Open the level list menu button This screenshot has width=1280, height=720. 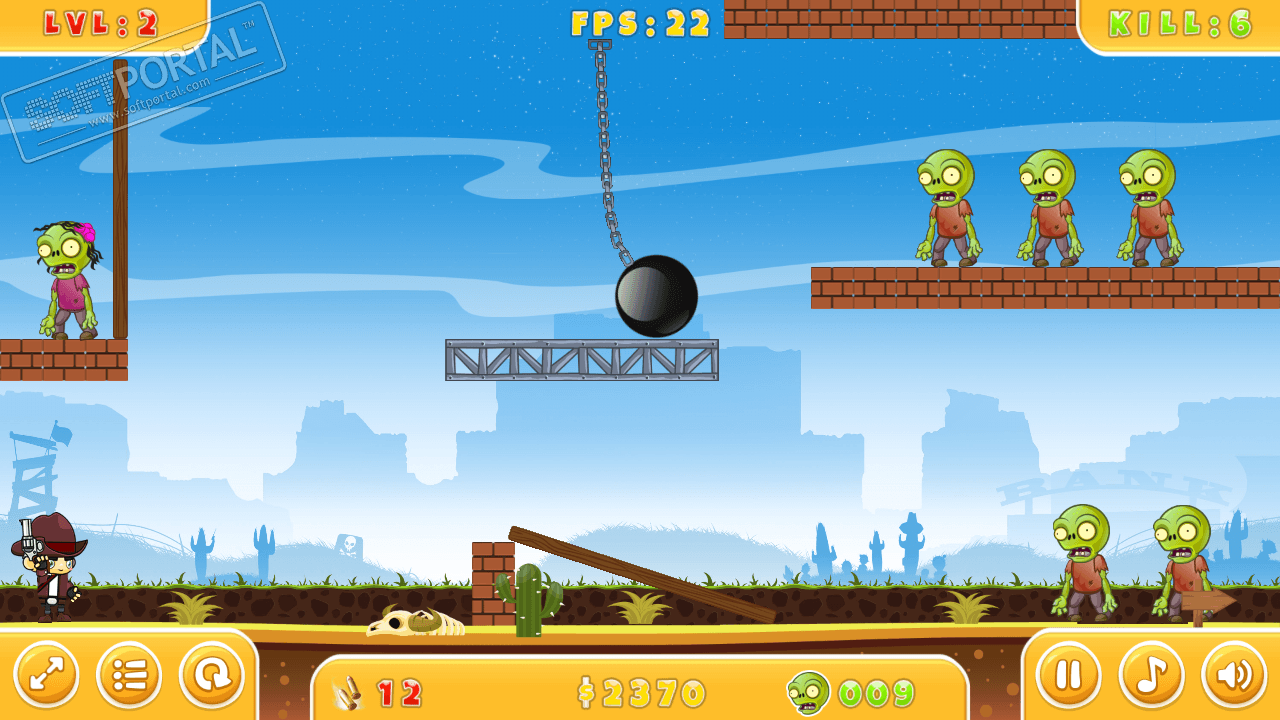(x=129, y=675)
